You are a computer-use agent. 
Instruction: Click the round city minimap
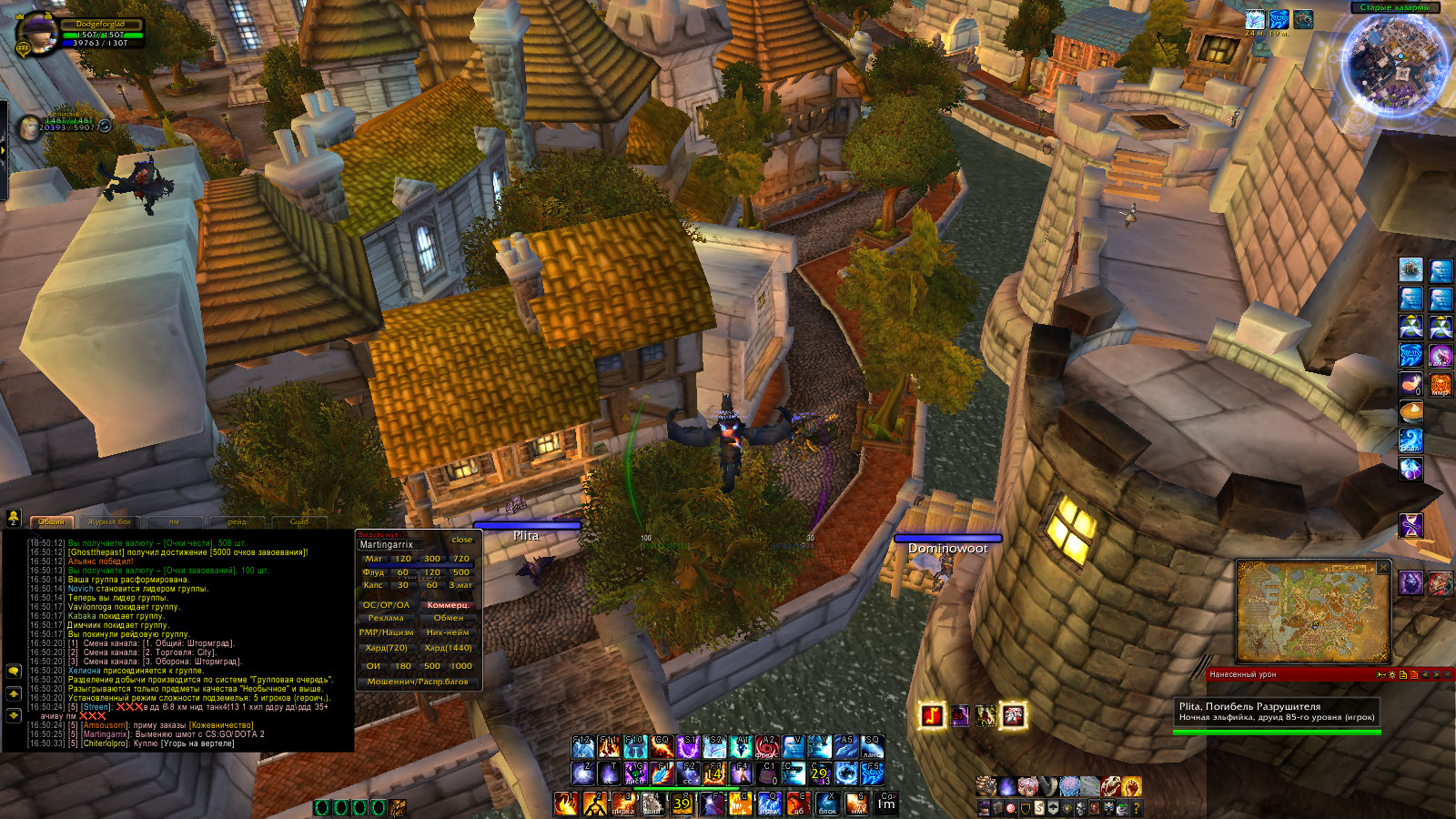[1397, 62]
